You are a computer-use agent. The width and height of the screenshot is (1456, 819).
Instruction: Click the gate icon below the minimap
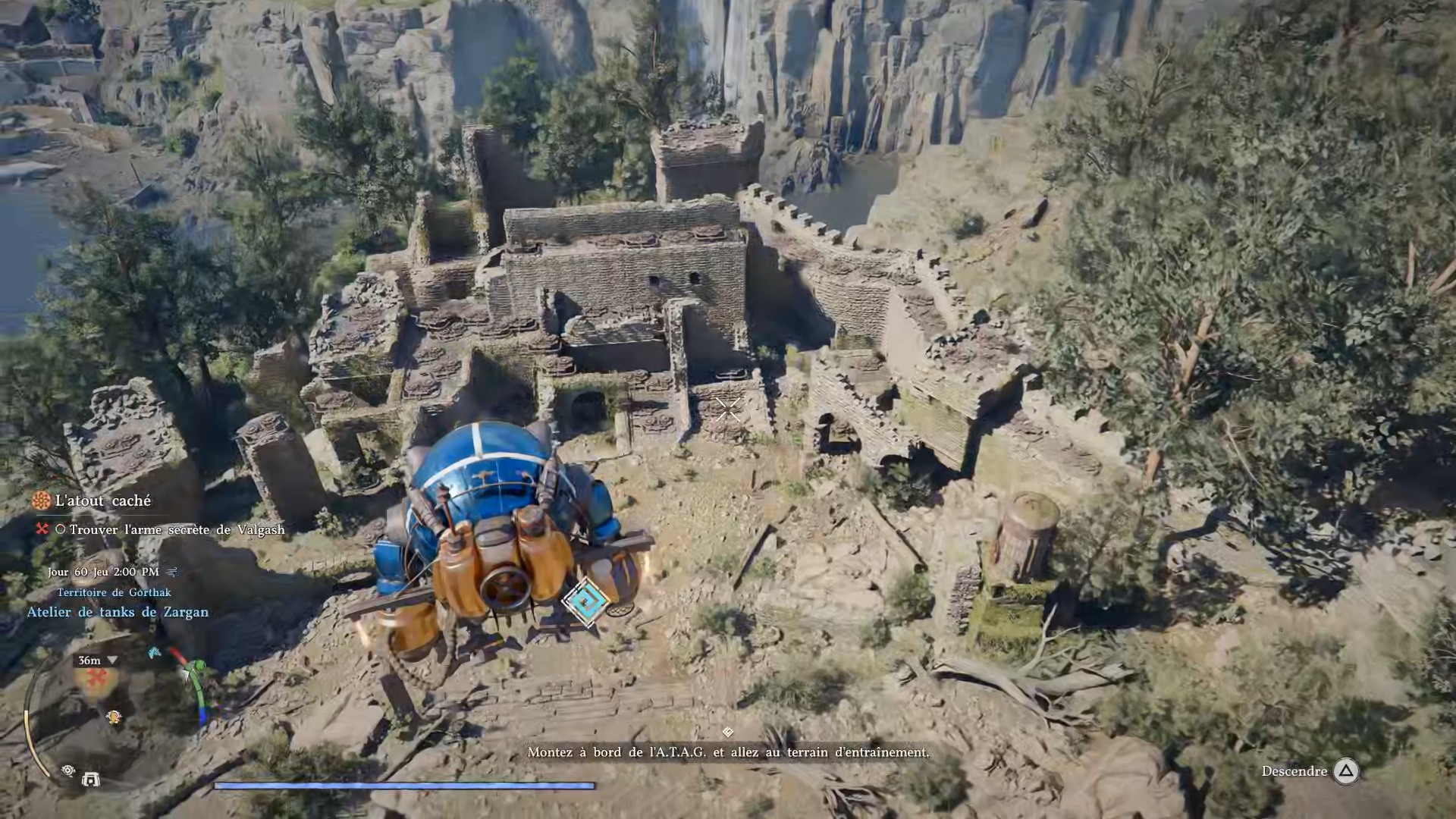pos(90,780)
